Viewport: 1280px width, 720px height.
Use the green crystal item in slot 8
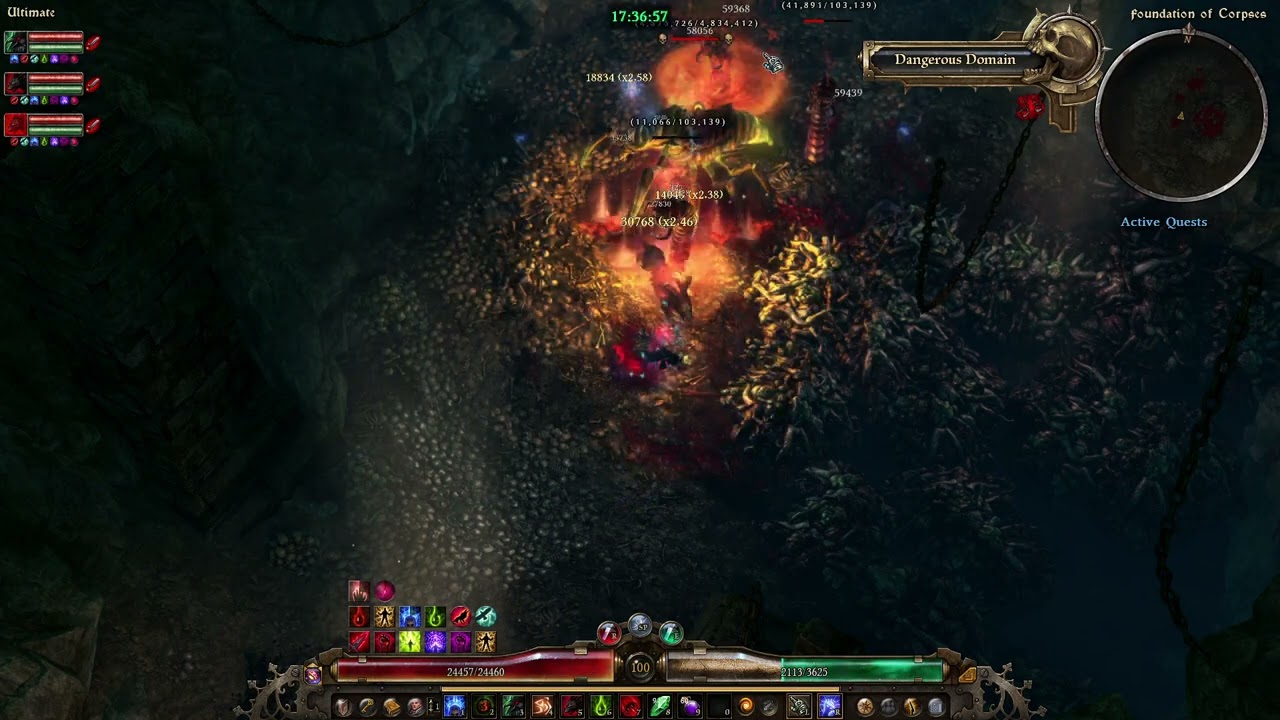(x=660, y=707)
